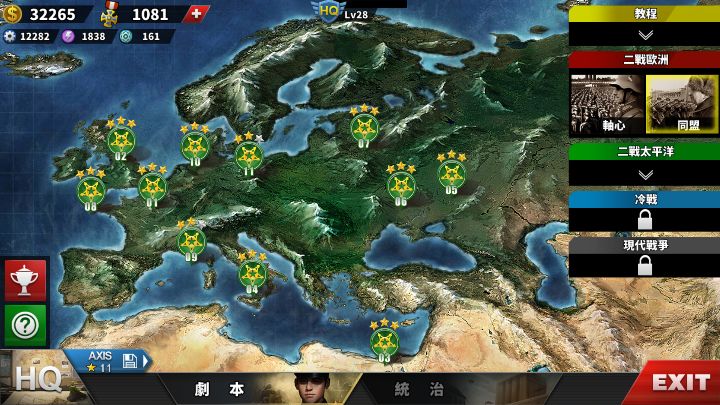Expand the 教程 tutorial section
The image size is (720, 405).
pos(644,34)
